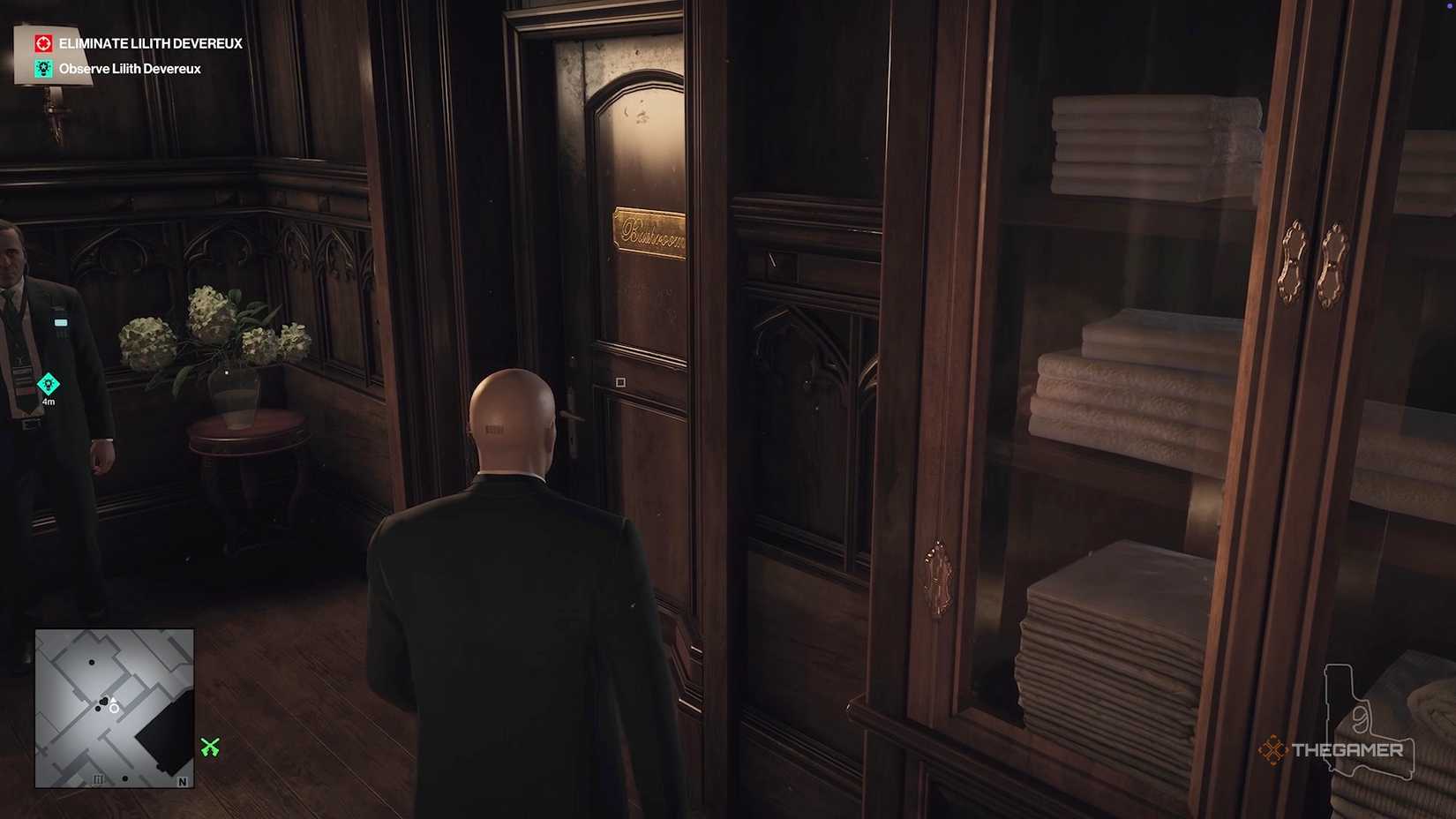The width and height of the screenshot is (1456, 819).
Task: Click the 4m distance label under the marker
Action: (49, 401)
